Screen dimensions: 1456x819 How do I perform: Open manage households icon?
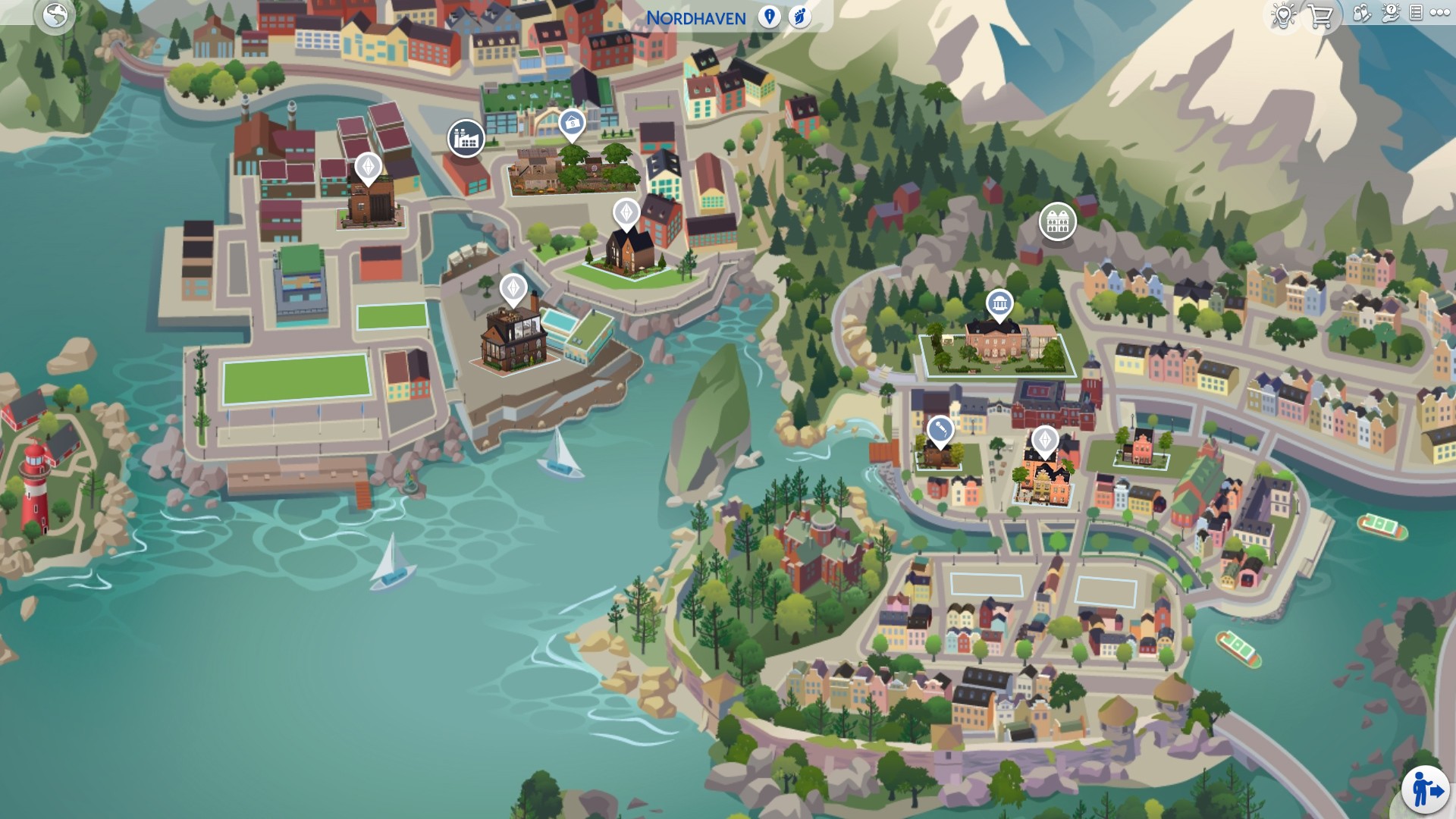click(1362, 14)
